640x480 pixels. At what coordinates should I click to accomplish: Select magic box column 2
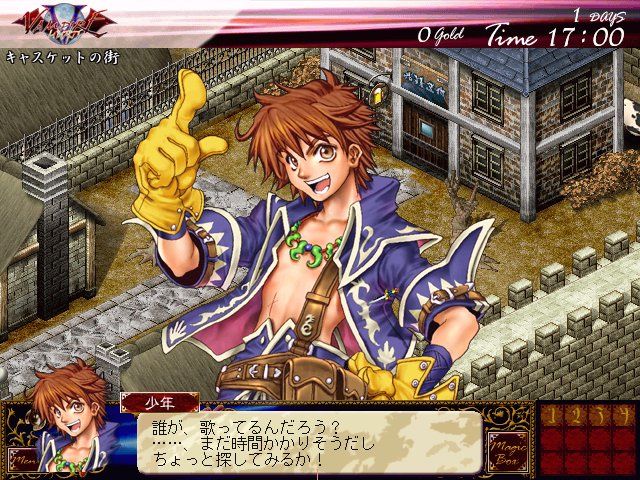pos(577,414)
